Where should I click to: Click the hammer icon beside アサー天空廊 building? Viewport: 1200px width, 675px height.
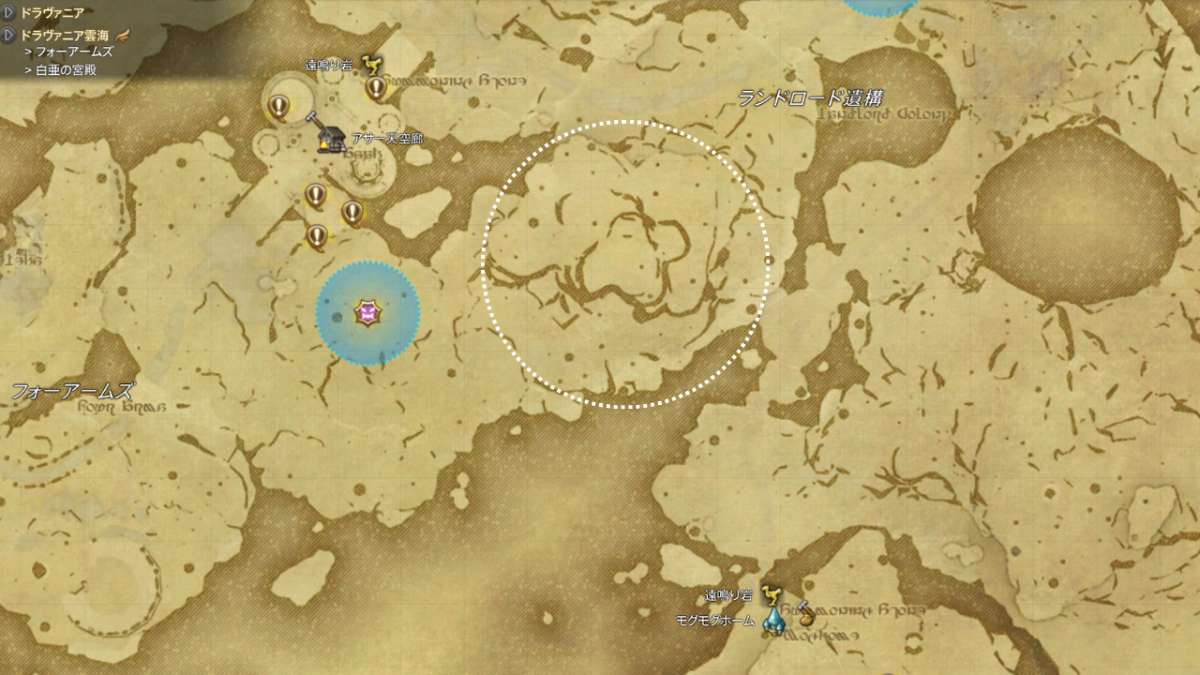(x=314, y=119)
